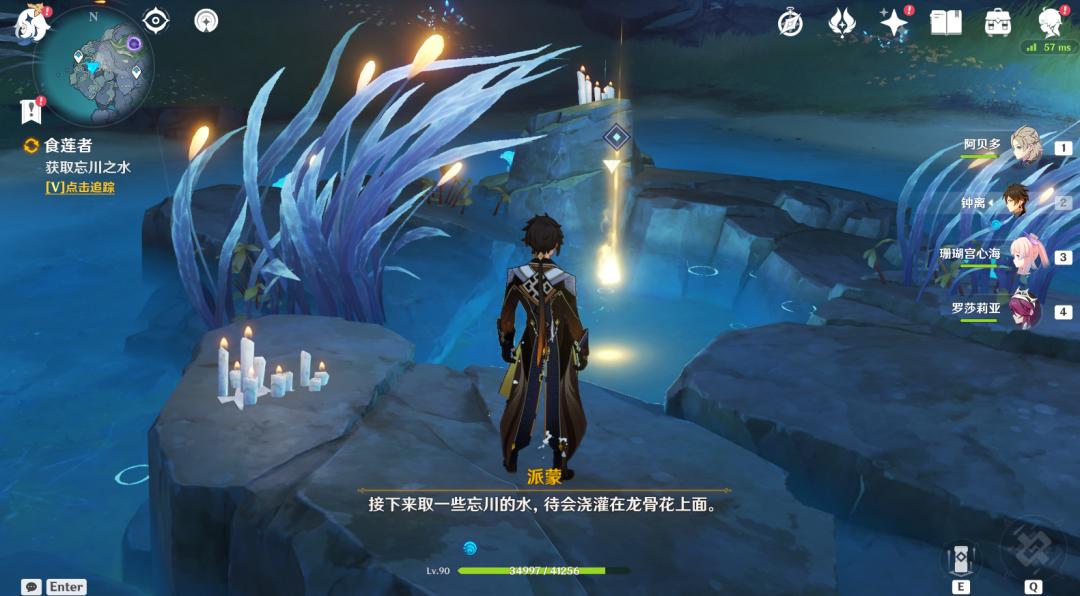Viewport: 1080px width, 596px height.
Task: Select the 食莲者 quest tracker
Action: (67, 146)
